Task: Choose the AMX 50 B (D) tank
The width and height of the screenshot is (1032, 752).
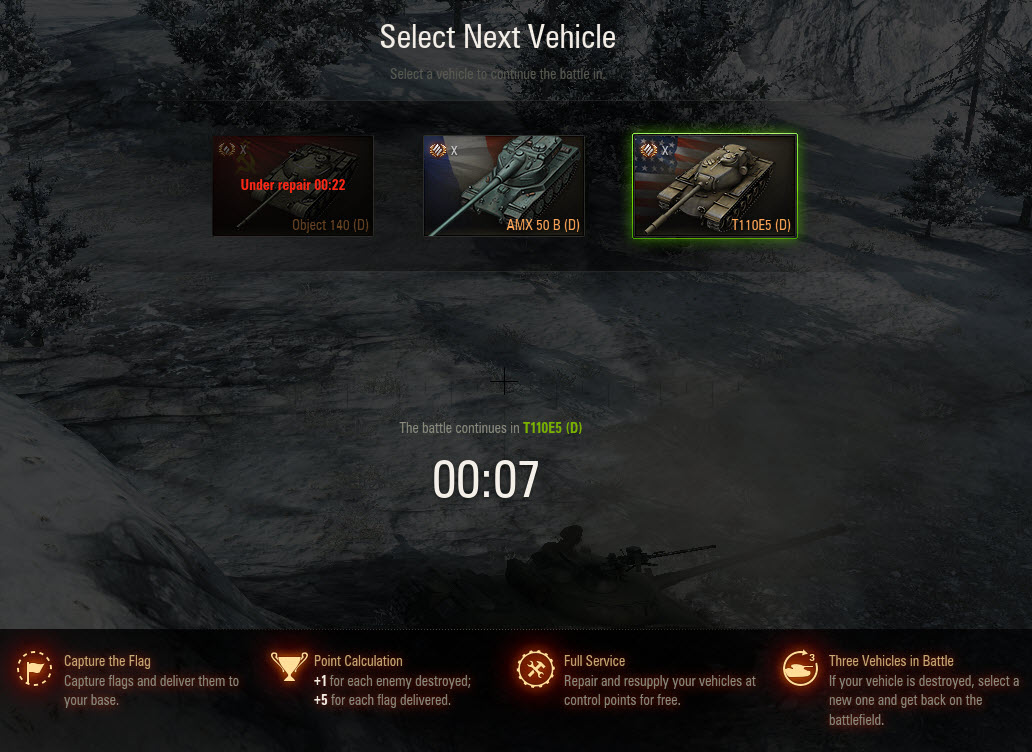Action: pos(503,186)
